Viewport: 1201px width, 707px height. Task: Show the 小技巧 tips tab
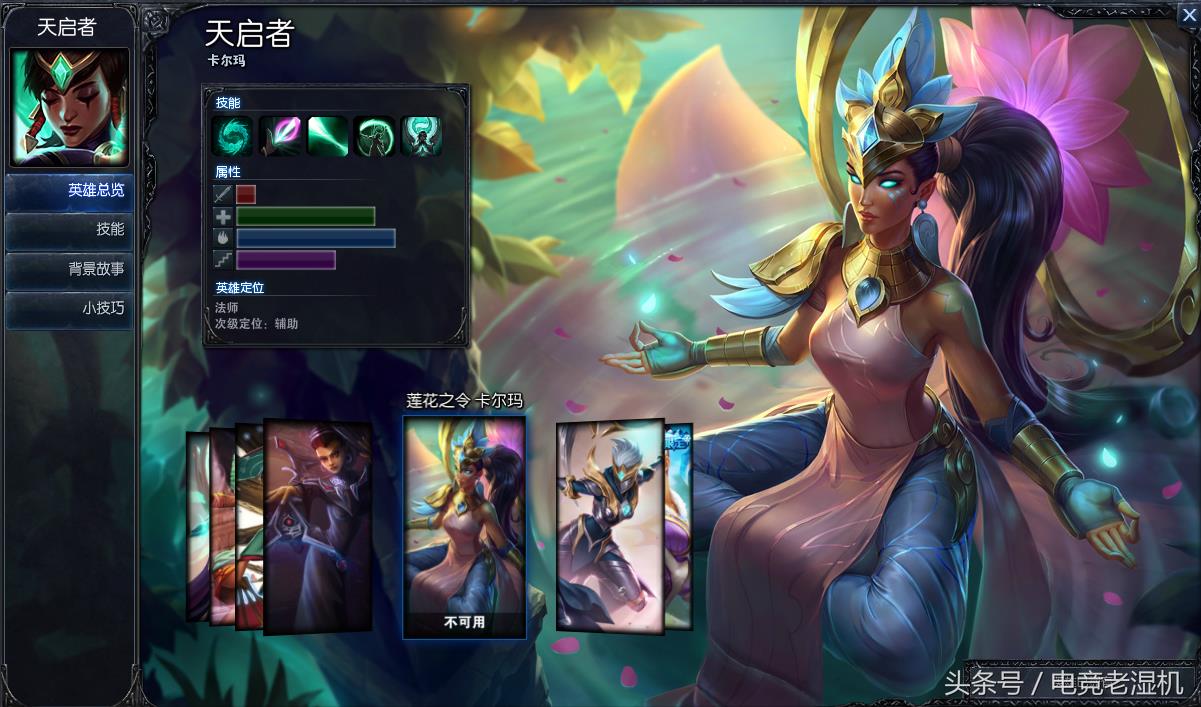coord(69,308)
